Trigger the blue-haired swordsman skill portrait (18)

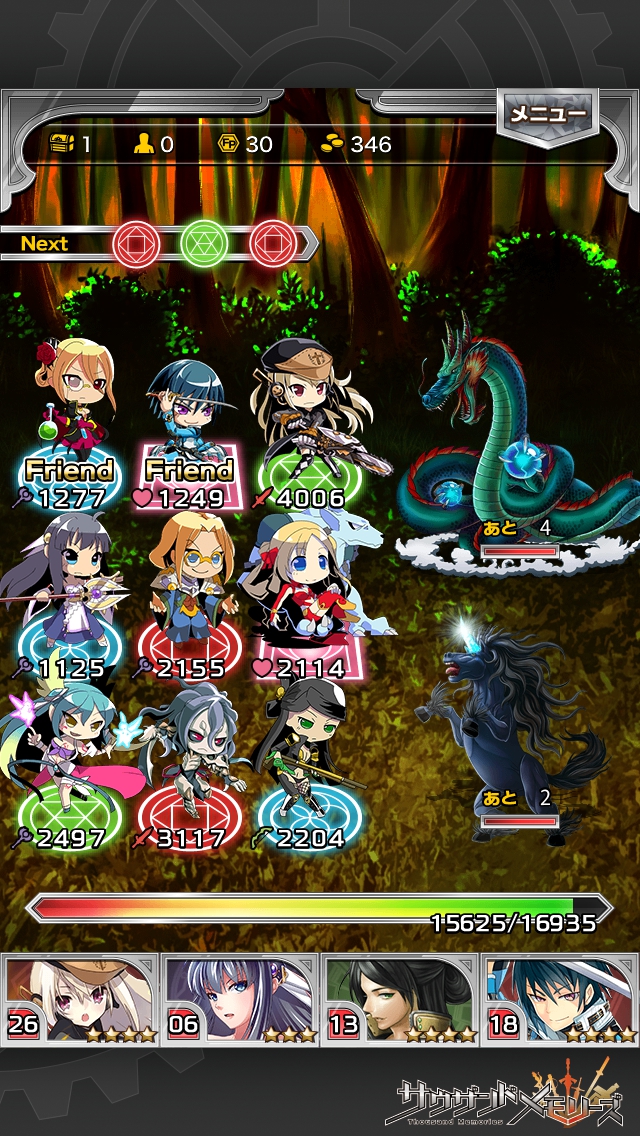click(x=560, y=998)
